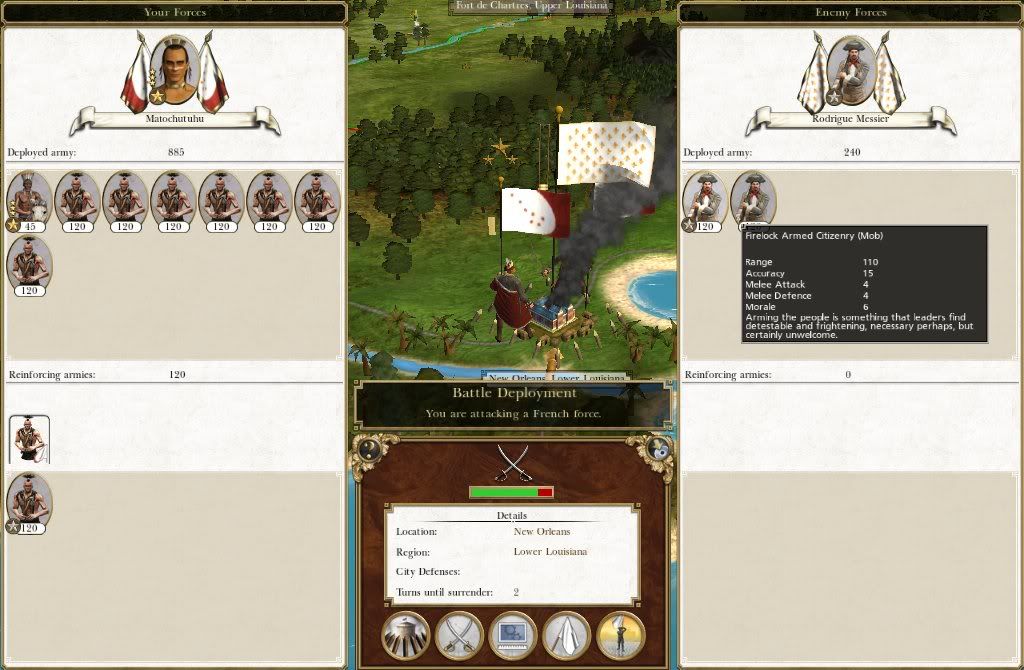
Task: Select the reinforcing army's square commander card
Action: click(x=29, y=440)
